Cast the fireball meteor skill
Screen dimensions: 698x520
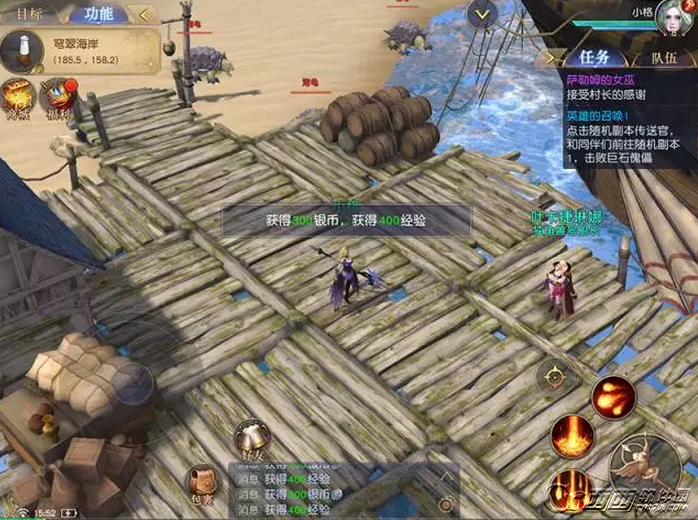[x=613, y=397]
